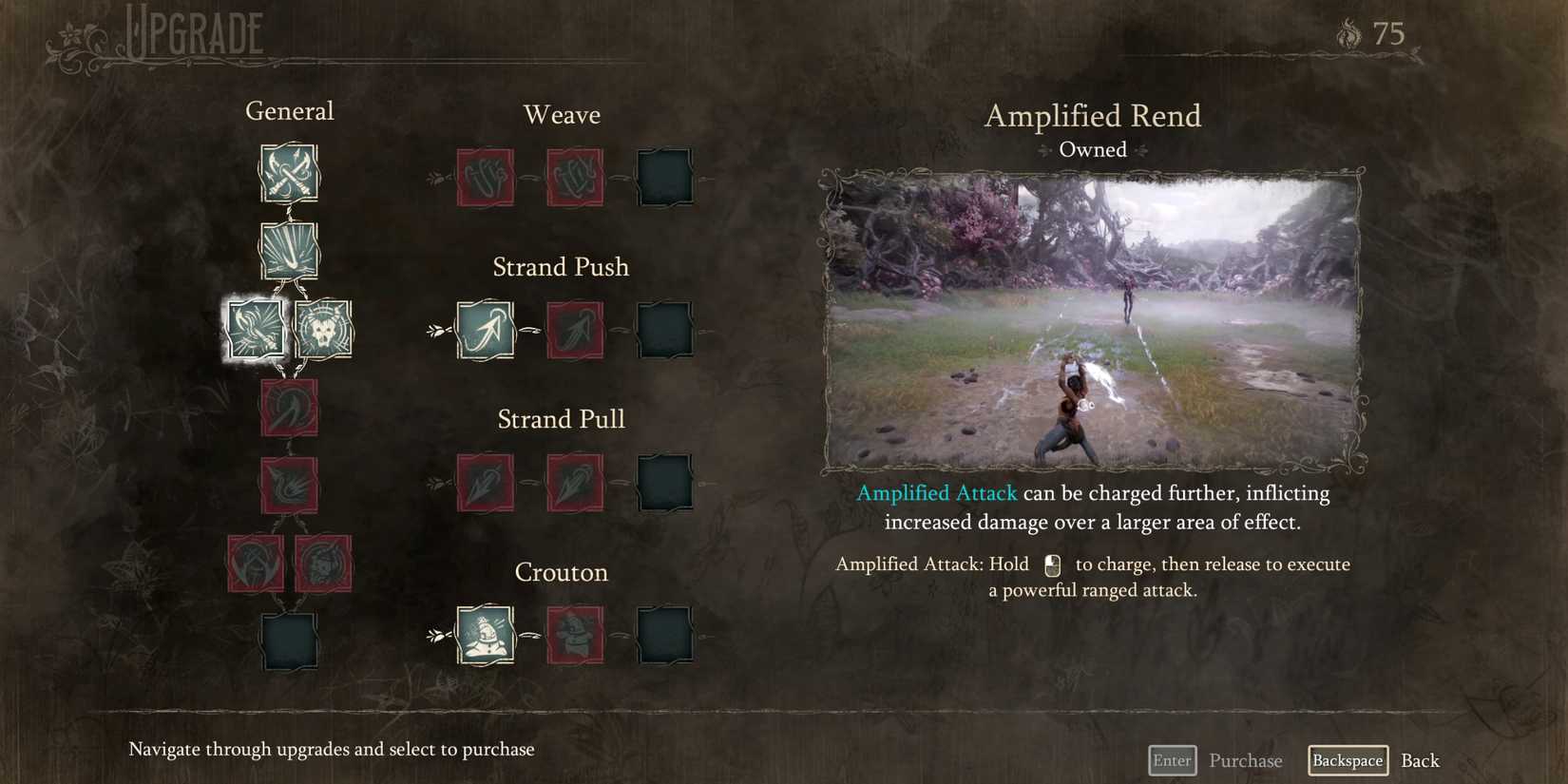1568x784 pixels.
Task: Click the Amplified Attack highlighted text
Action: point(937,493)
